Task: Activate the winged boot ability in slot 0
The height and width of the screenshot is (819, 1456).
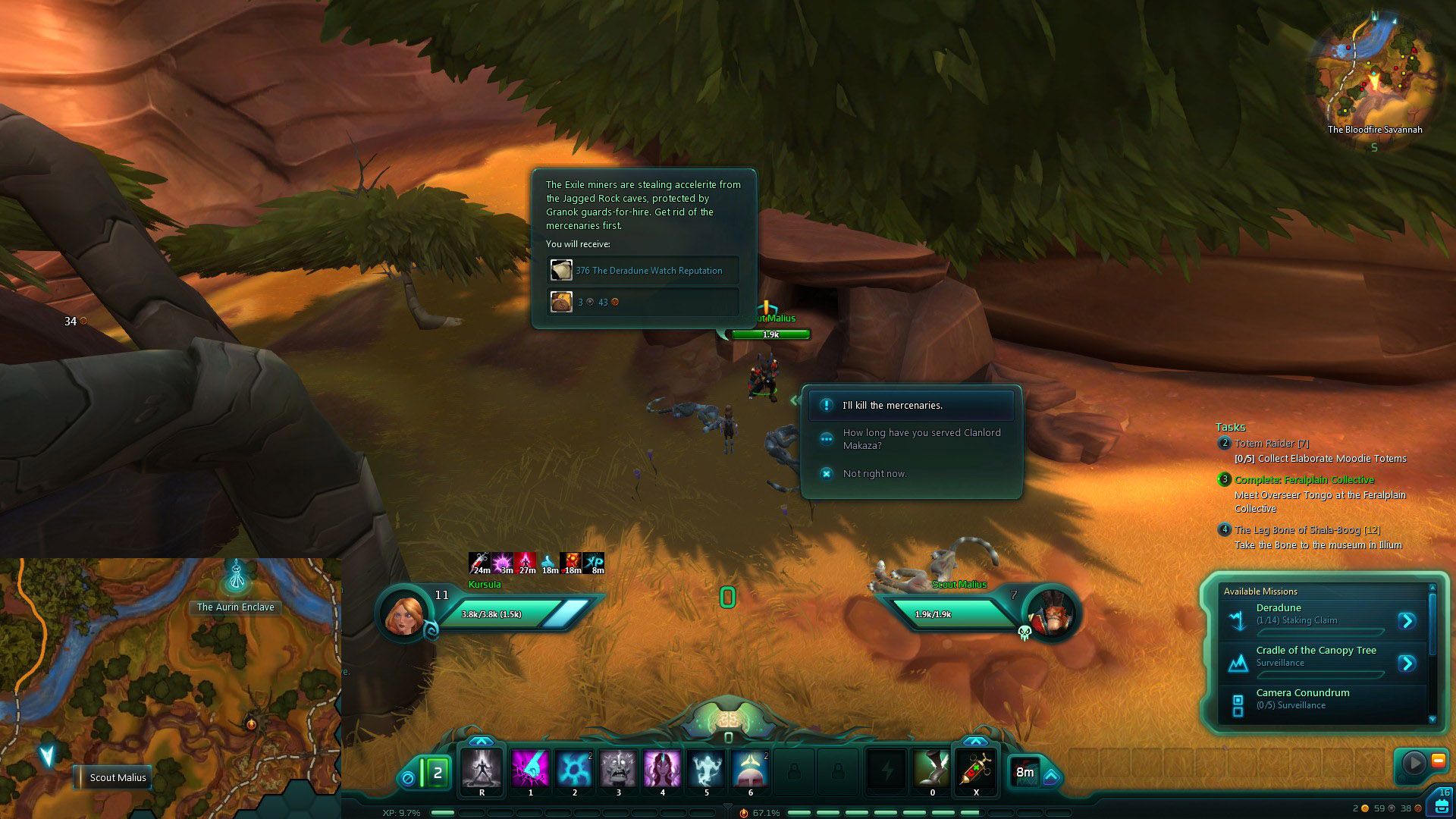Action: [x=932, y=770]
